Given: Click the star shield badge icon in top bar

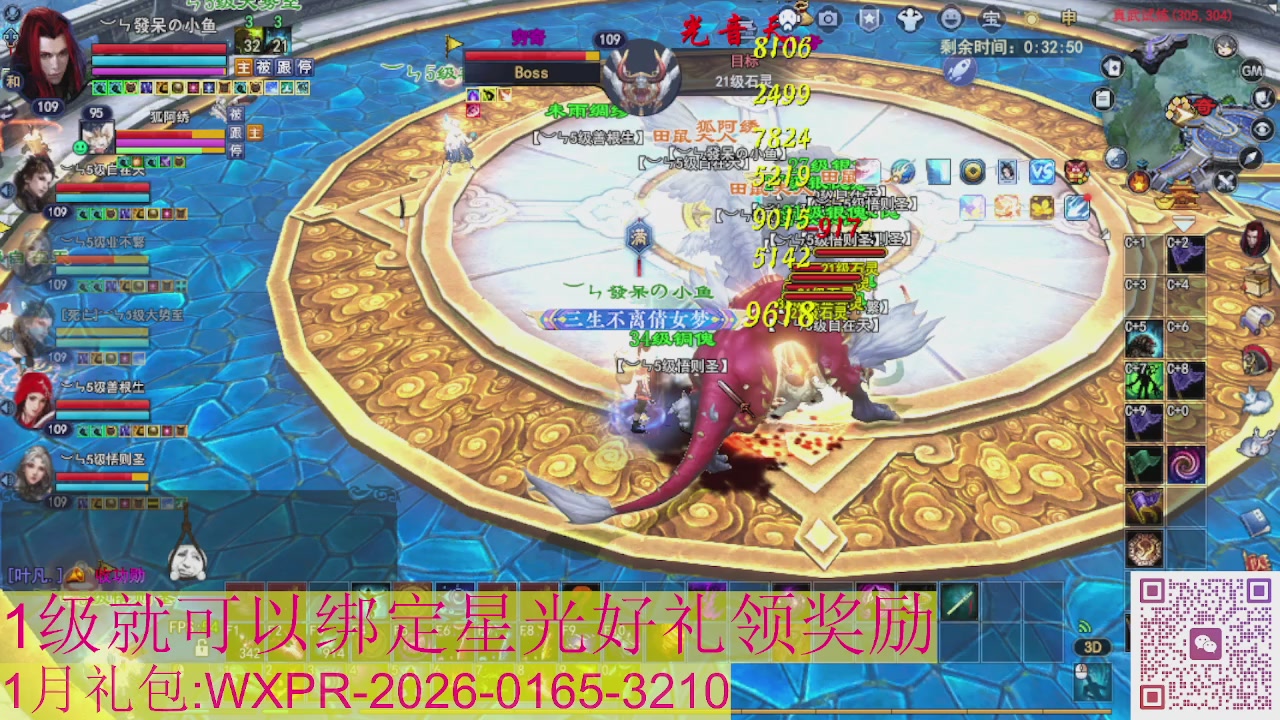Looking at the screenshot, I should pos(870,20).
